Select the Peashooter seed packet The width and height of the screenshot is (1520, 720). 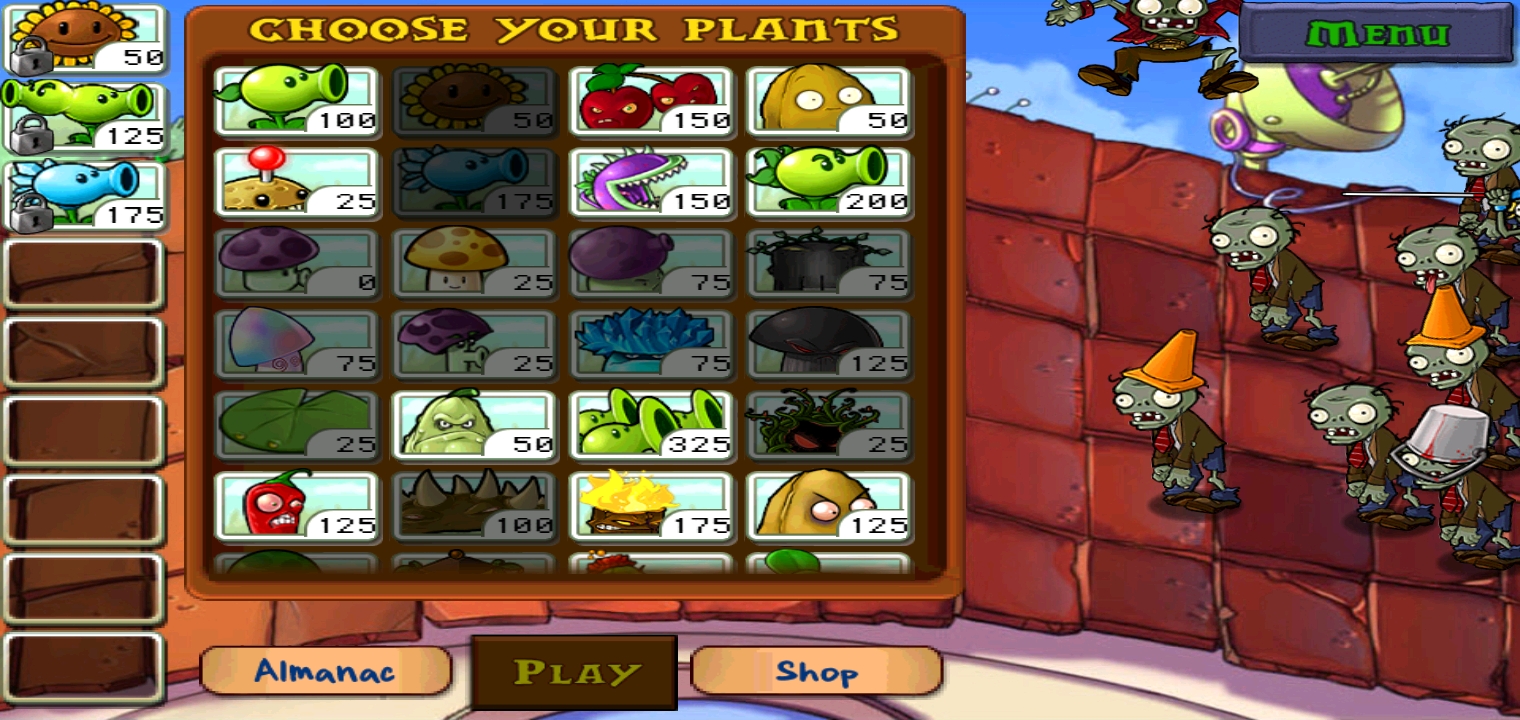click(295, 100)
